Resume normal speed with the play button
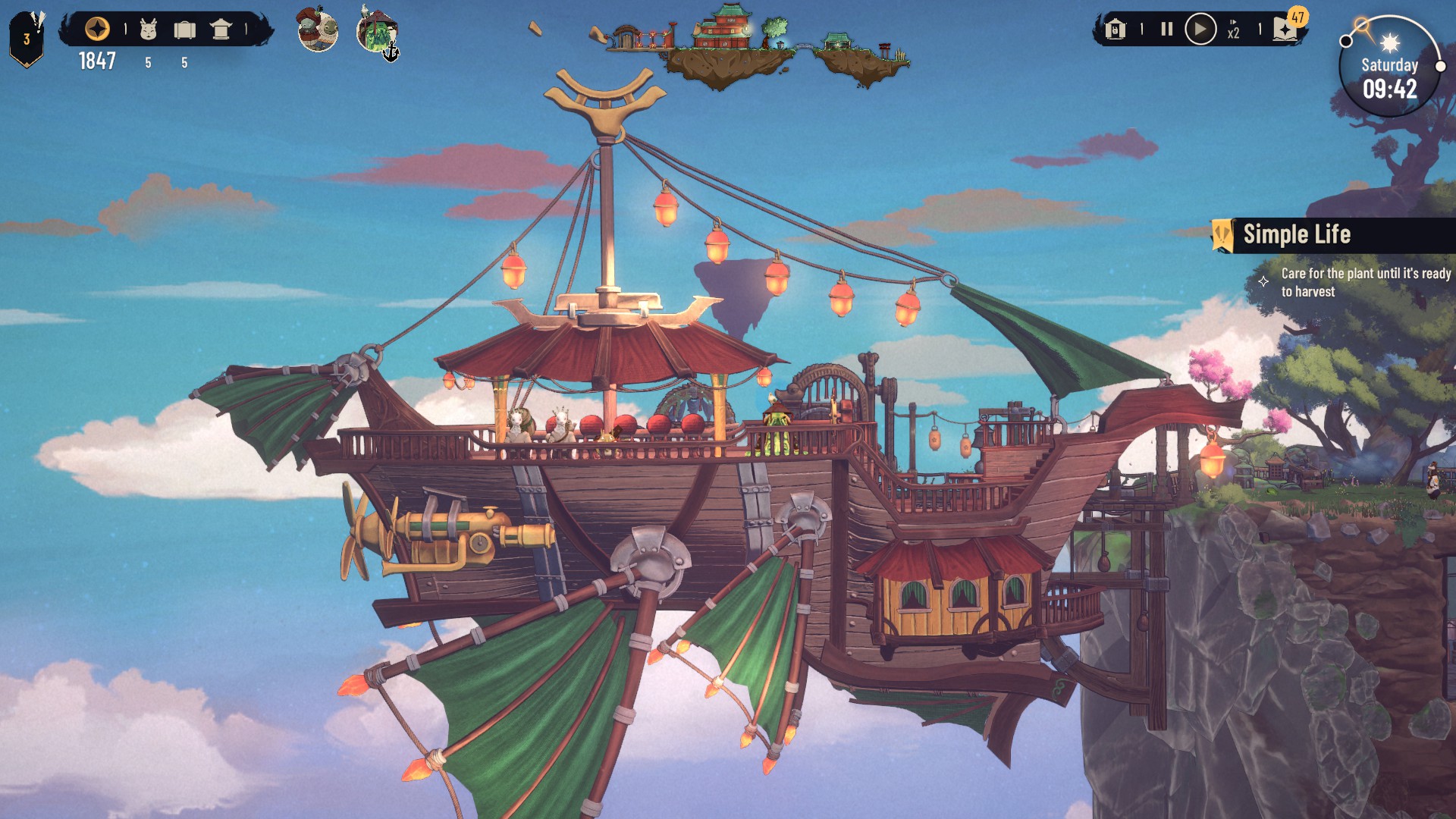Viewport: 1456px width, 819px height. point(1200,30)
